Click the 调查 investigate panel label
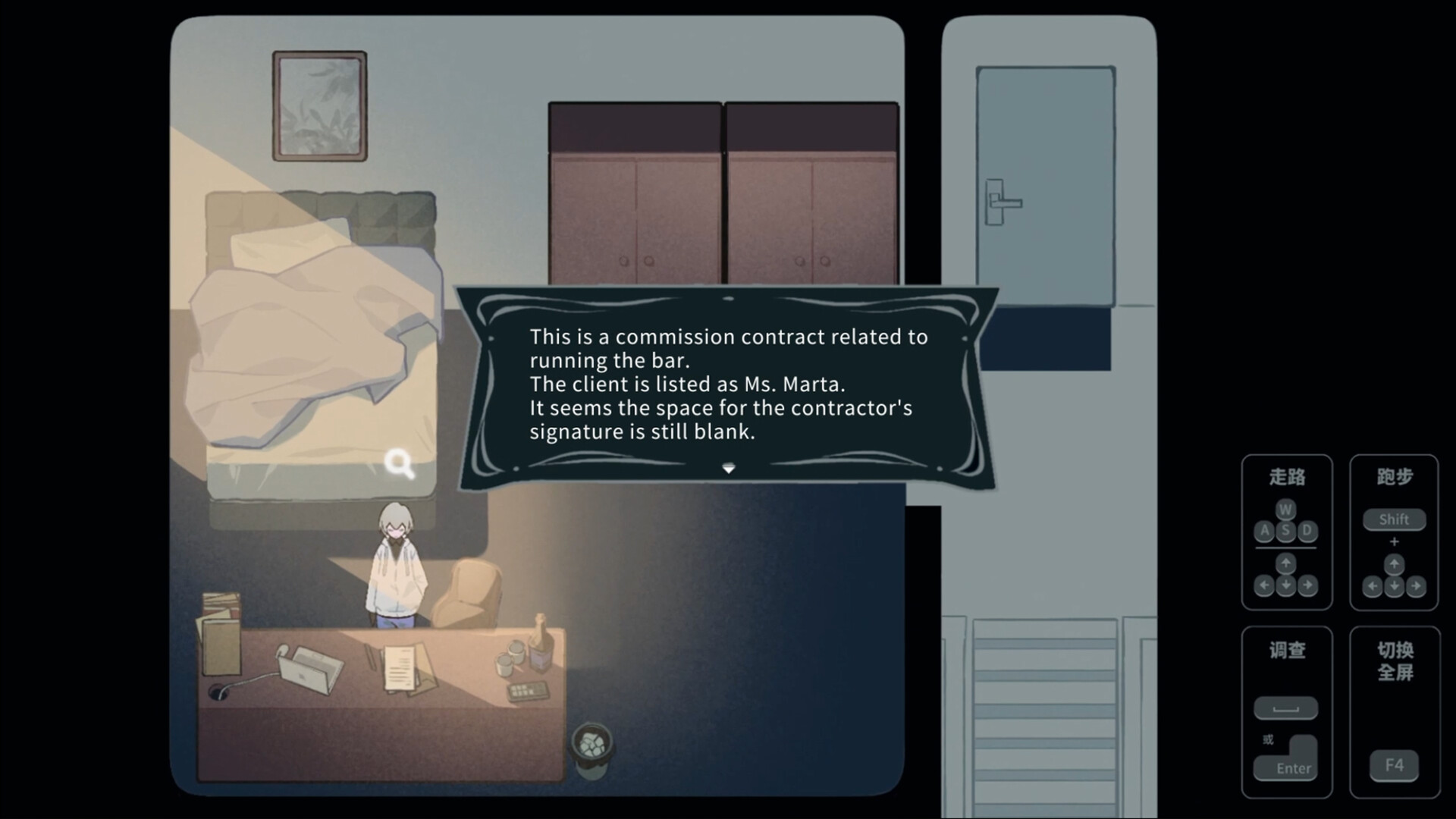Viewport: 1456px width, 819px height. pos(1287,651)
